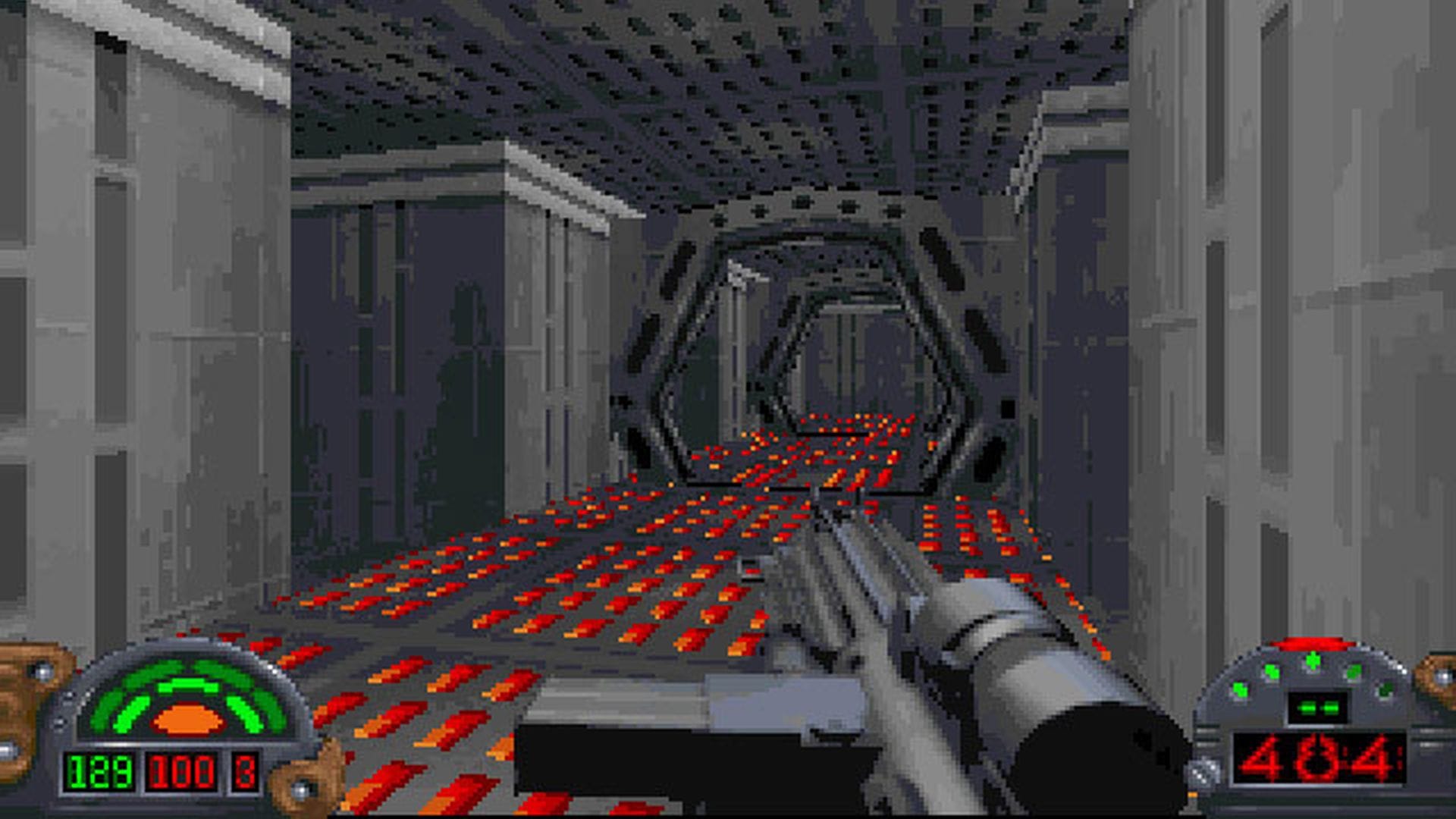Viewport: 1456px width, 819px height.
Task: Click the dark green indicator on the right gauge
Action: pos(1386,689)
